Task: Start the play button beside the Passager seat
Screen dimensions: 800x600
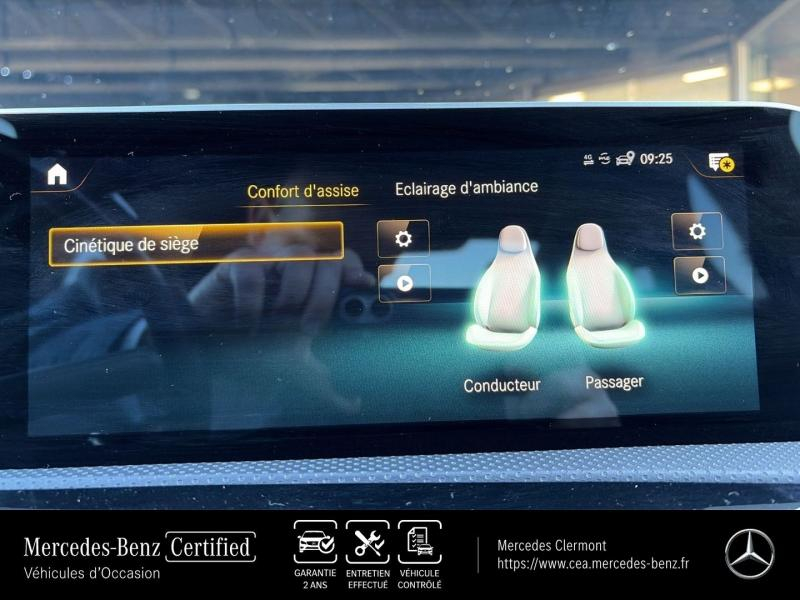Action: pyautogui.click(x=699, y=275)
